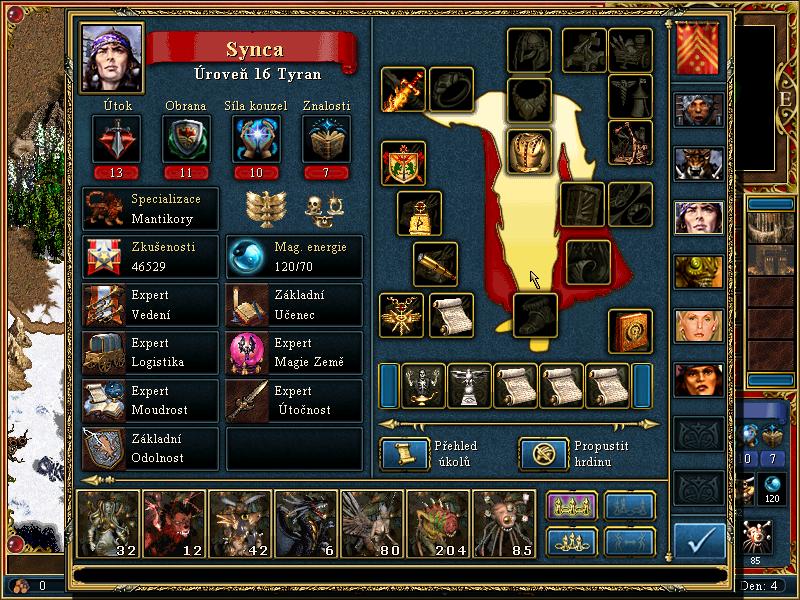
Task: Select the army stack of 80 creatures
Action: pyautogui.click(x=371, y=522)
